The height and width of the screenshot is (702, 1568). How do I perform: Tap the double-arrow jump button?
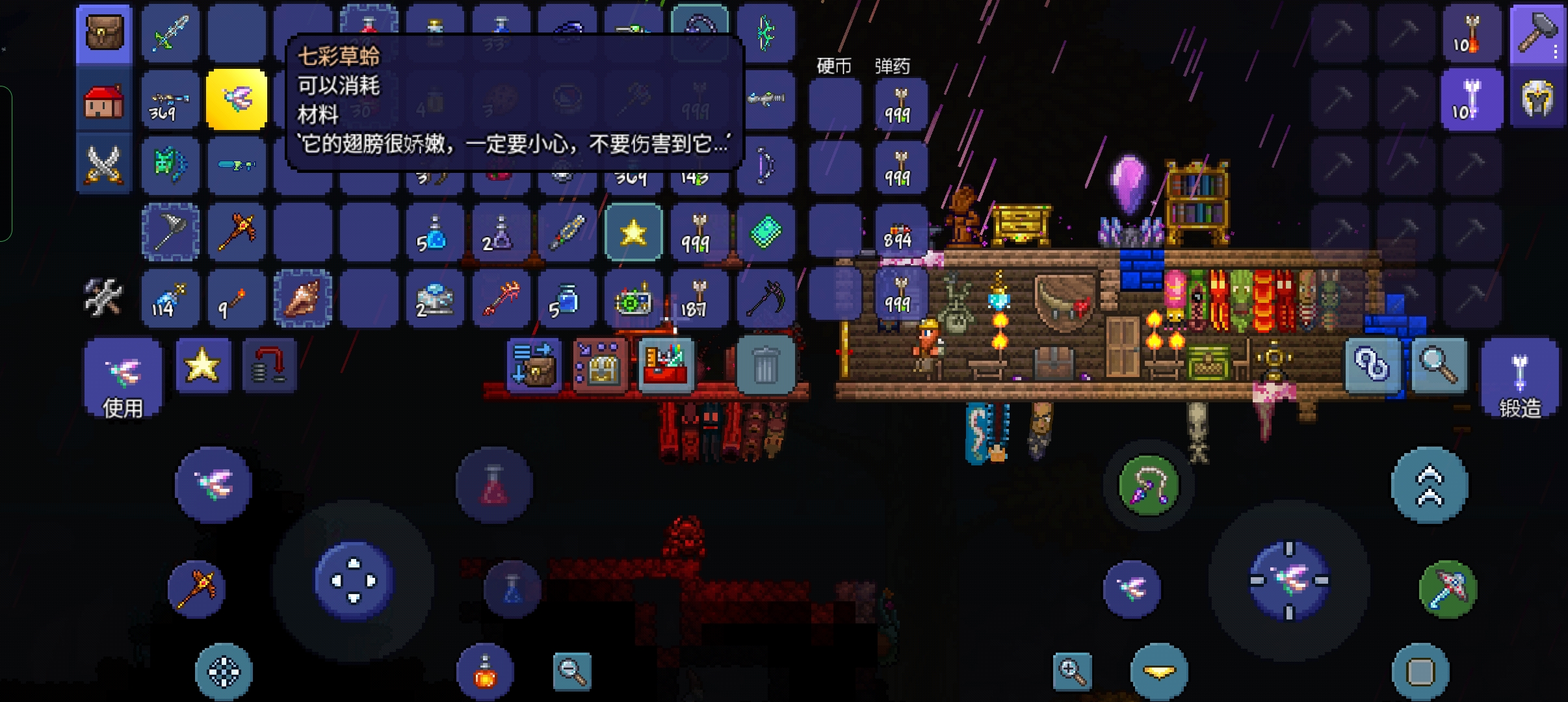click(x=1429, y=485)
